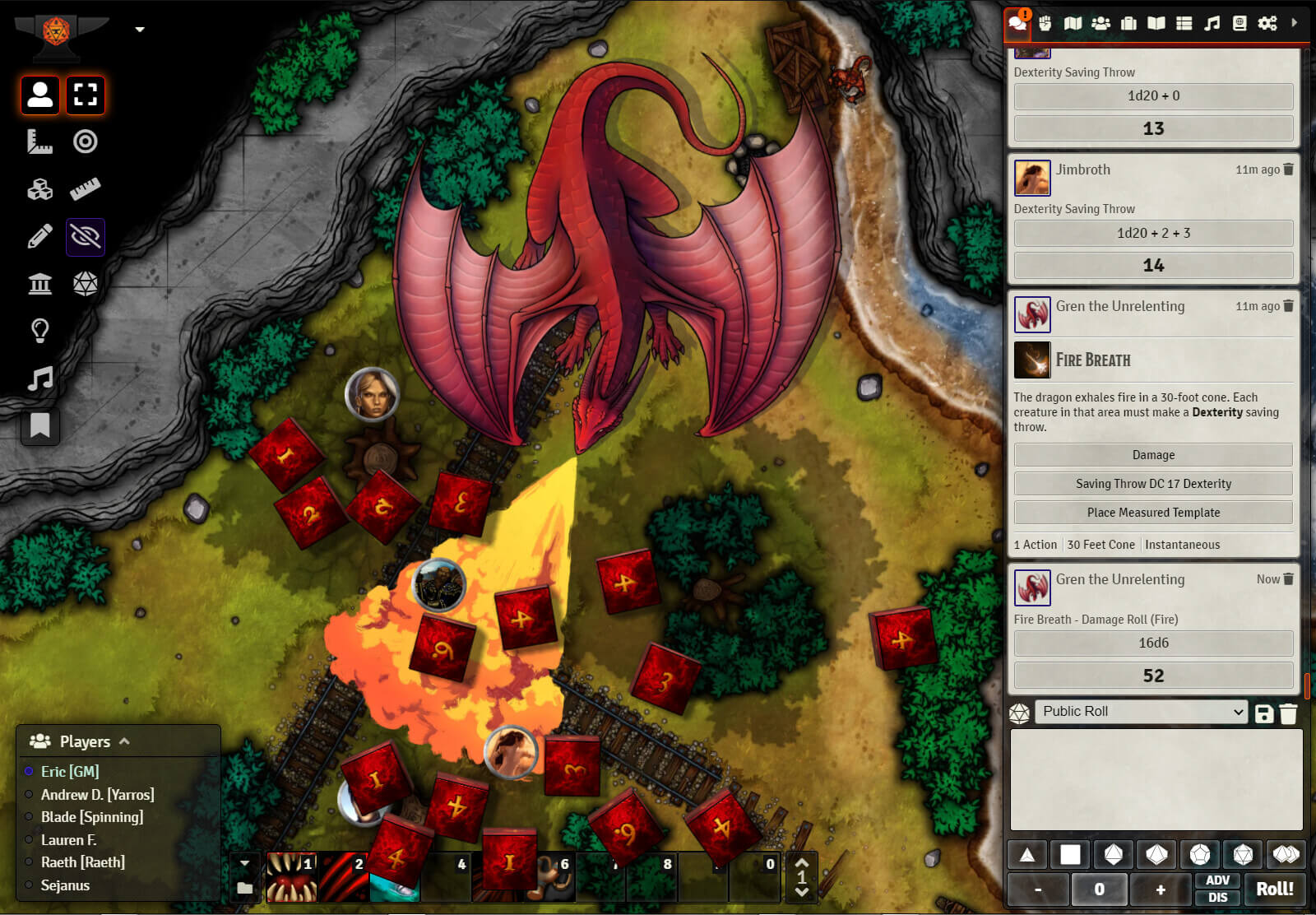The width and height of the screenshot is (1316, 915).
Task: Open the lighting controls lightbulb tool
Action: (39, 331)
